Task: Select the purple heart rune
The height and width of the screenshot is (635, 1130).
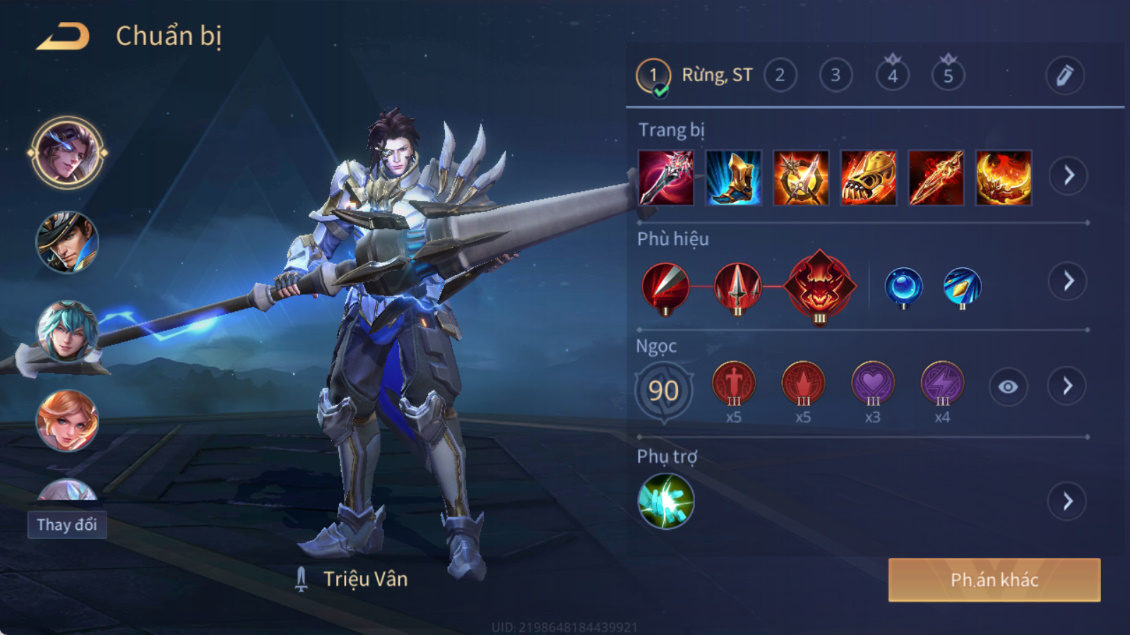Action: pyautogui.click(x=872, y=383)
